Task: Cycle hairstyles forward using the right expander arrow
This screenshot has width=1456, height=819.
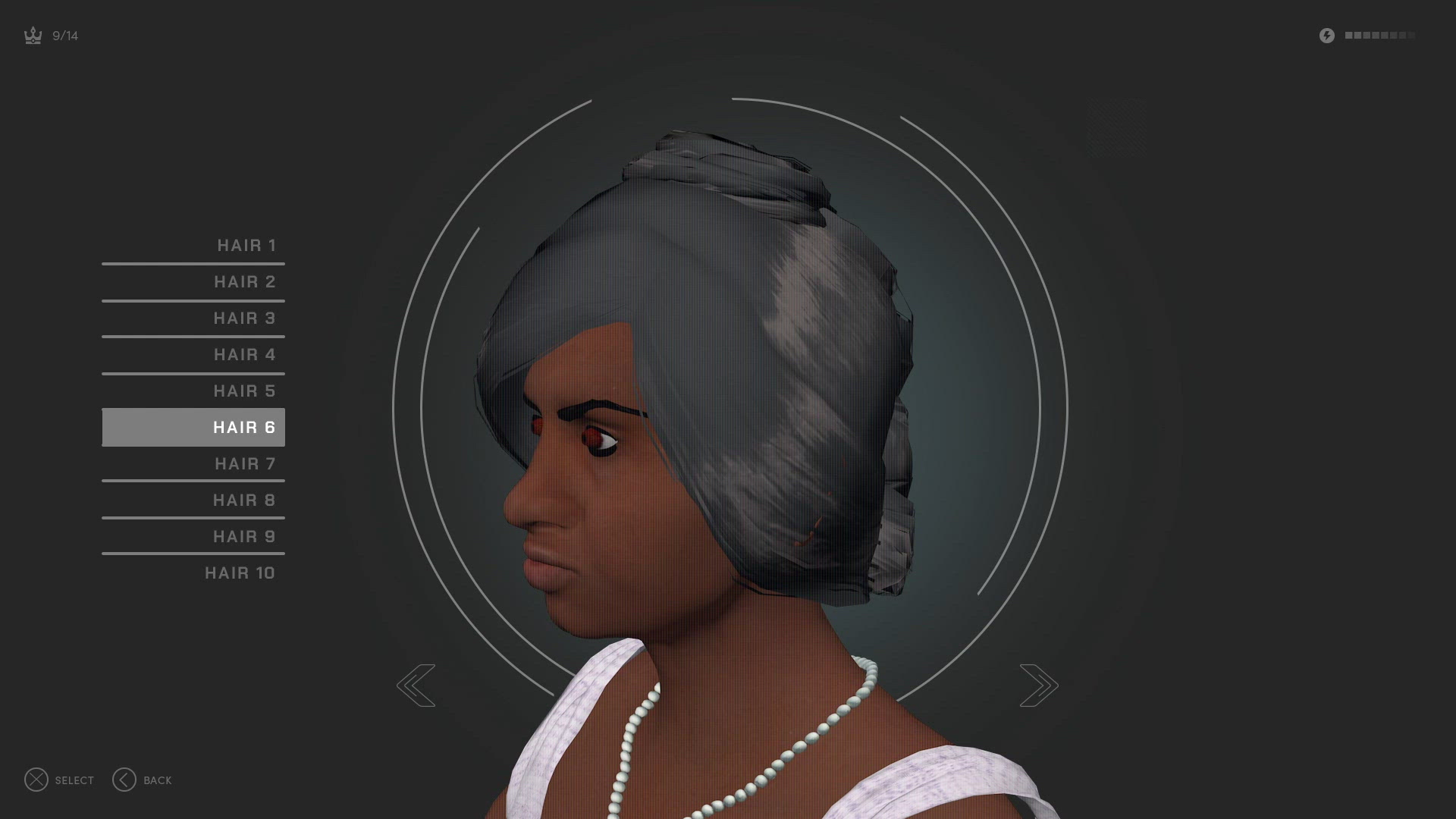Action: point(1039,685)
